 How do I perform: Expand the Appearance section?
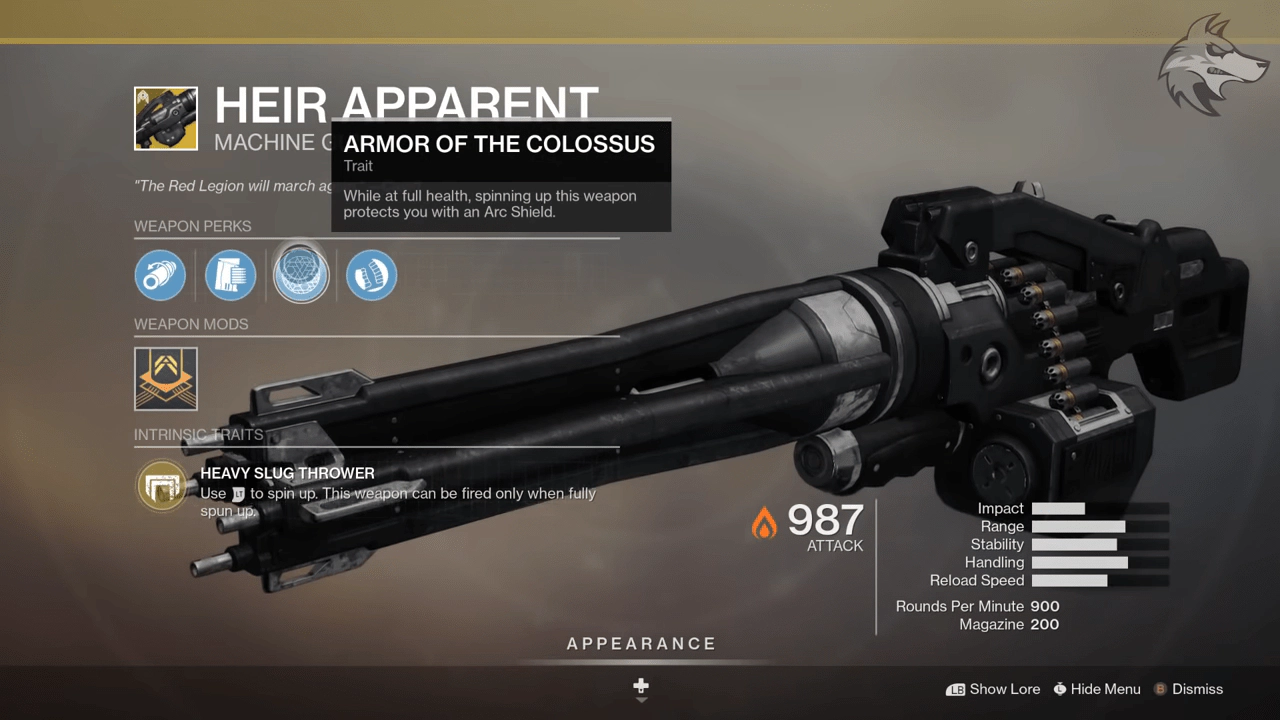[641, 644]
